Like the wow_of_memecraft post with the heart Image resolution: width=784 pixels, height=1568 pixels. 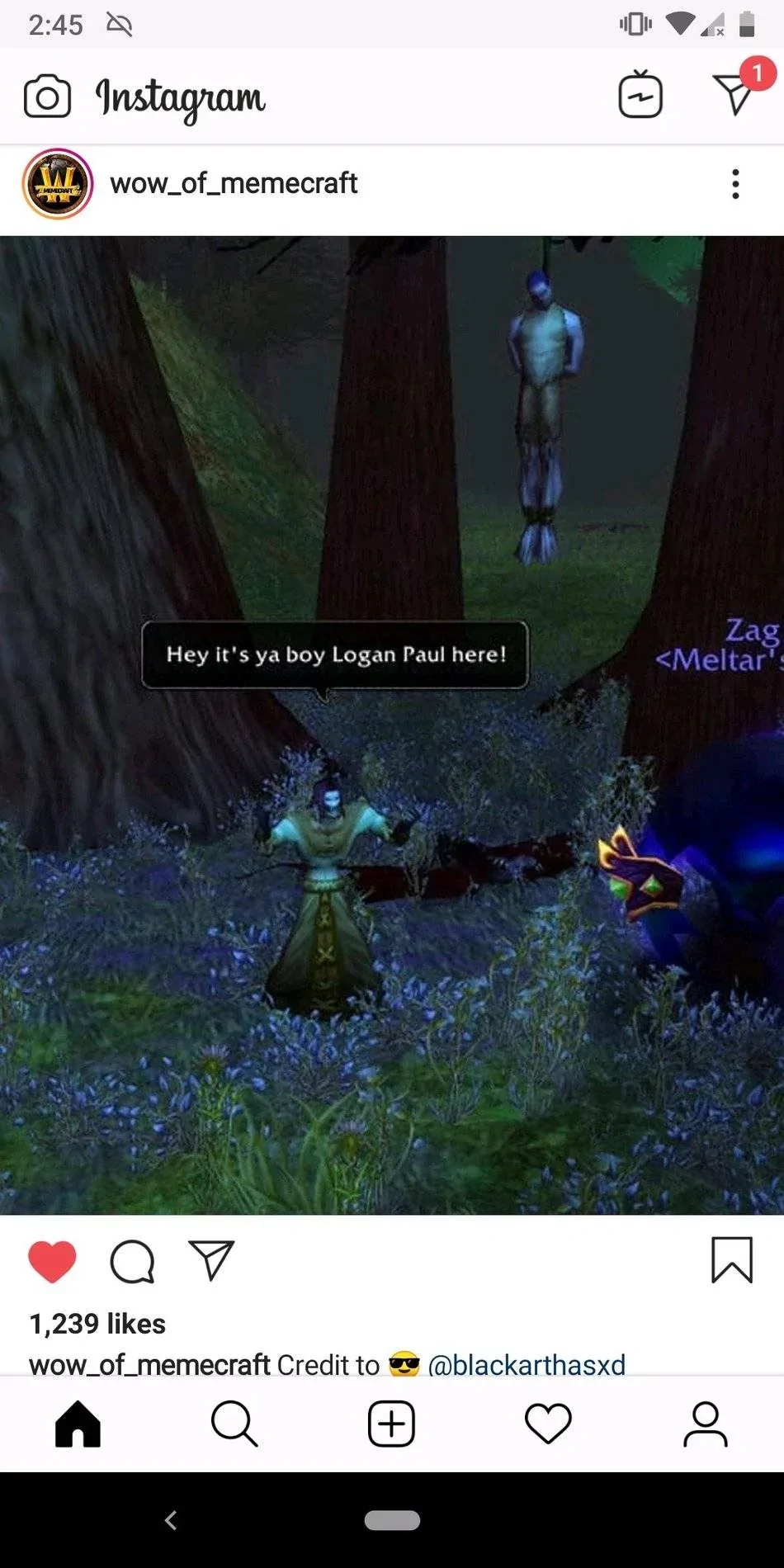click(52, 1261)
